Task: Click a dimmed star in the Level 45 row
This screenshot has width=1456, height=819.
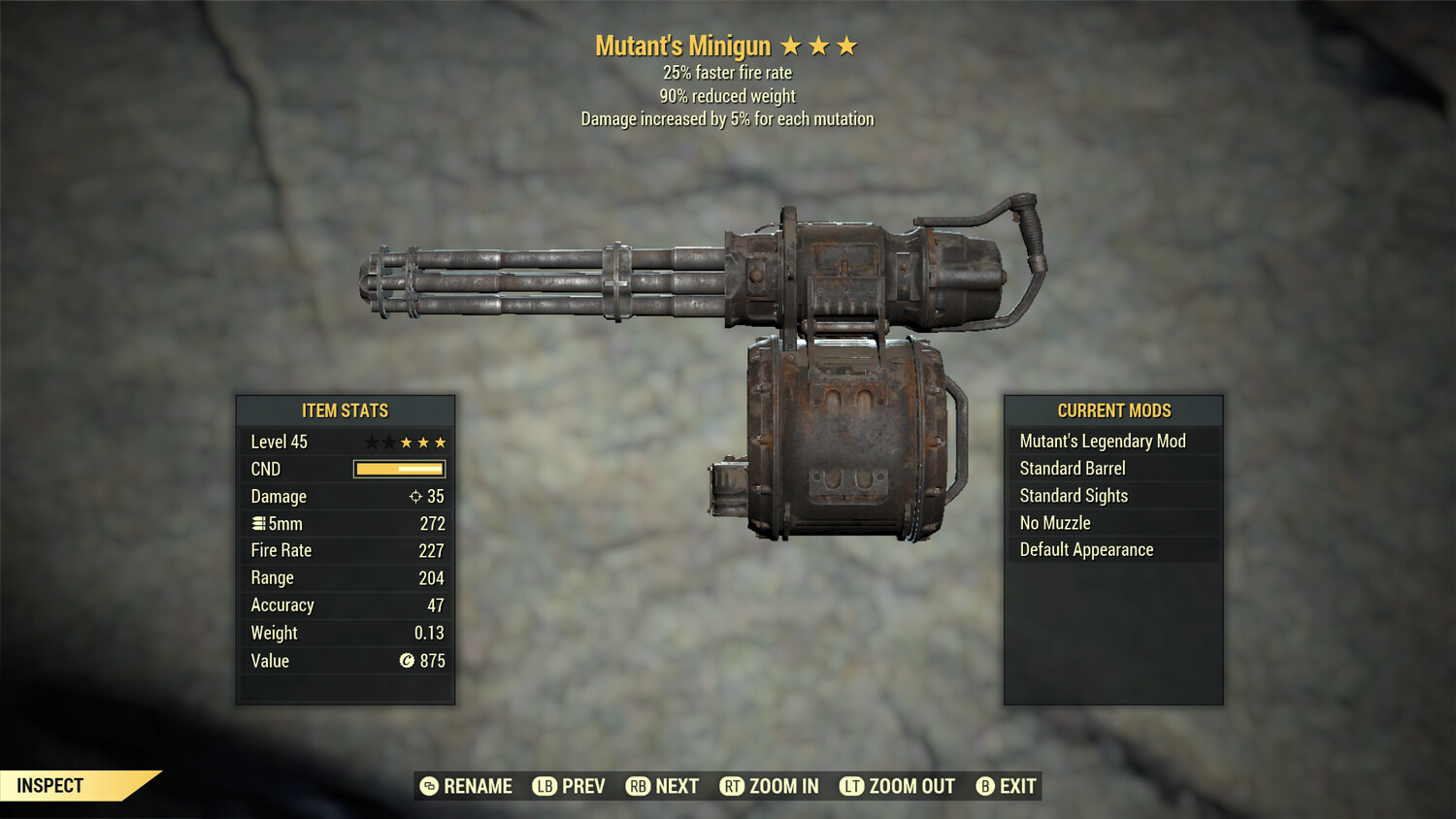Action: point(370,442)
